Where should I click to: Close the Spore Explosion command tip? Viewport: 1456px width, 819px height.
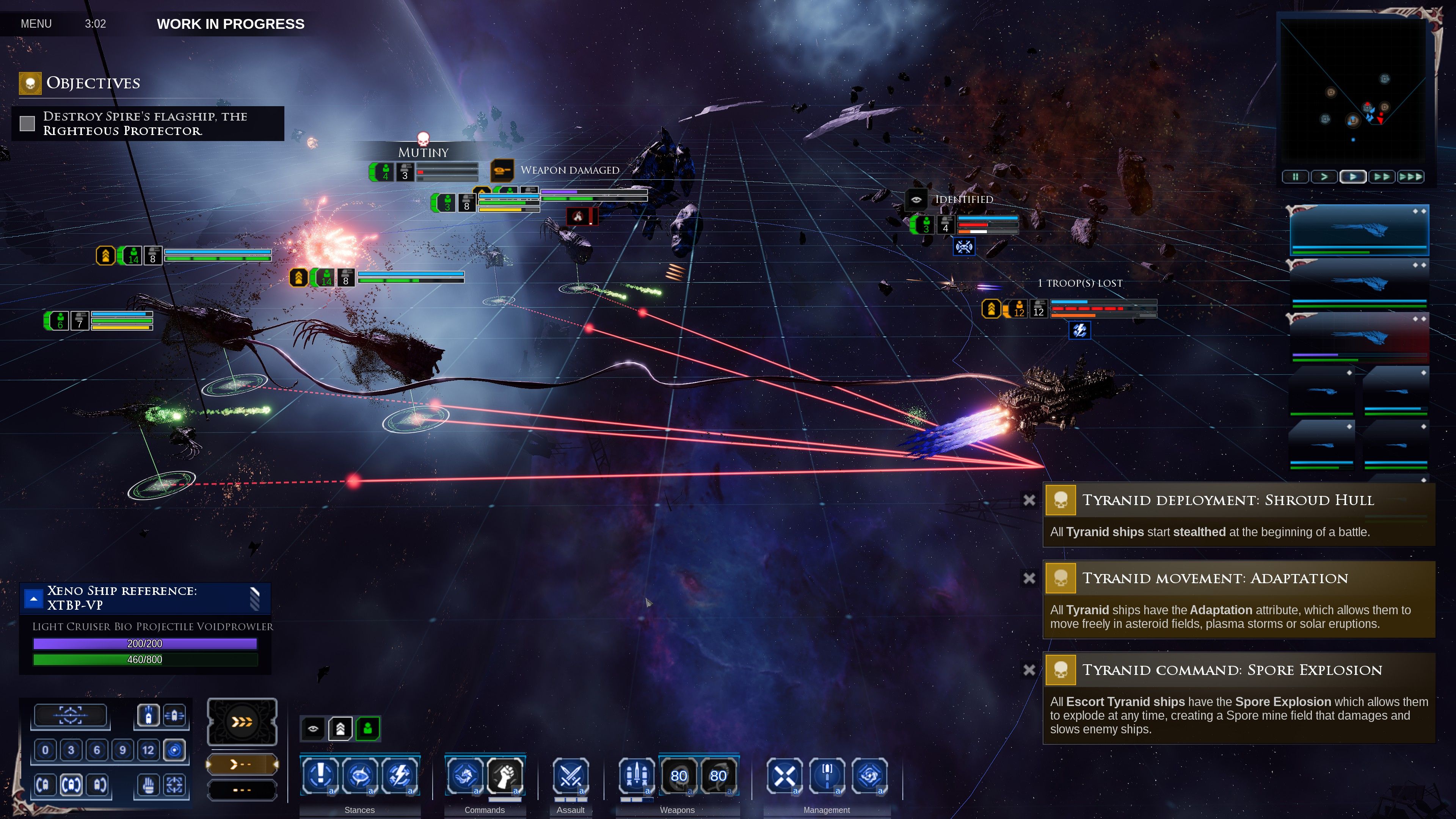coord(1029,670)
